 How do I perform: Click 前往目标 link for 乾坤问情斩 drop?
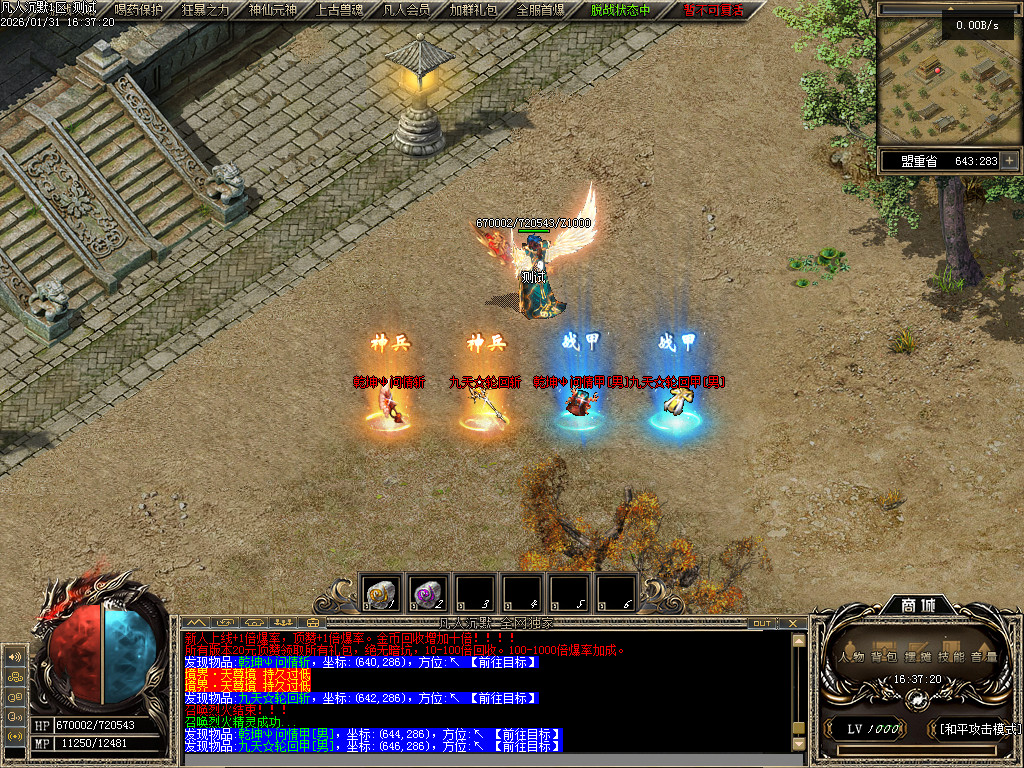tap(503, 662)
